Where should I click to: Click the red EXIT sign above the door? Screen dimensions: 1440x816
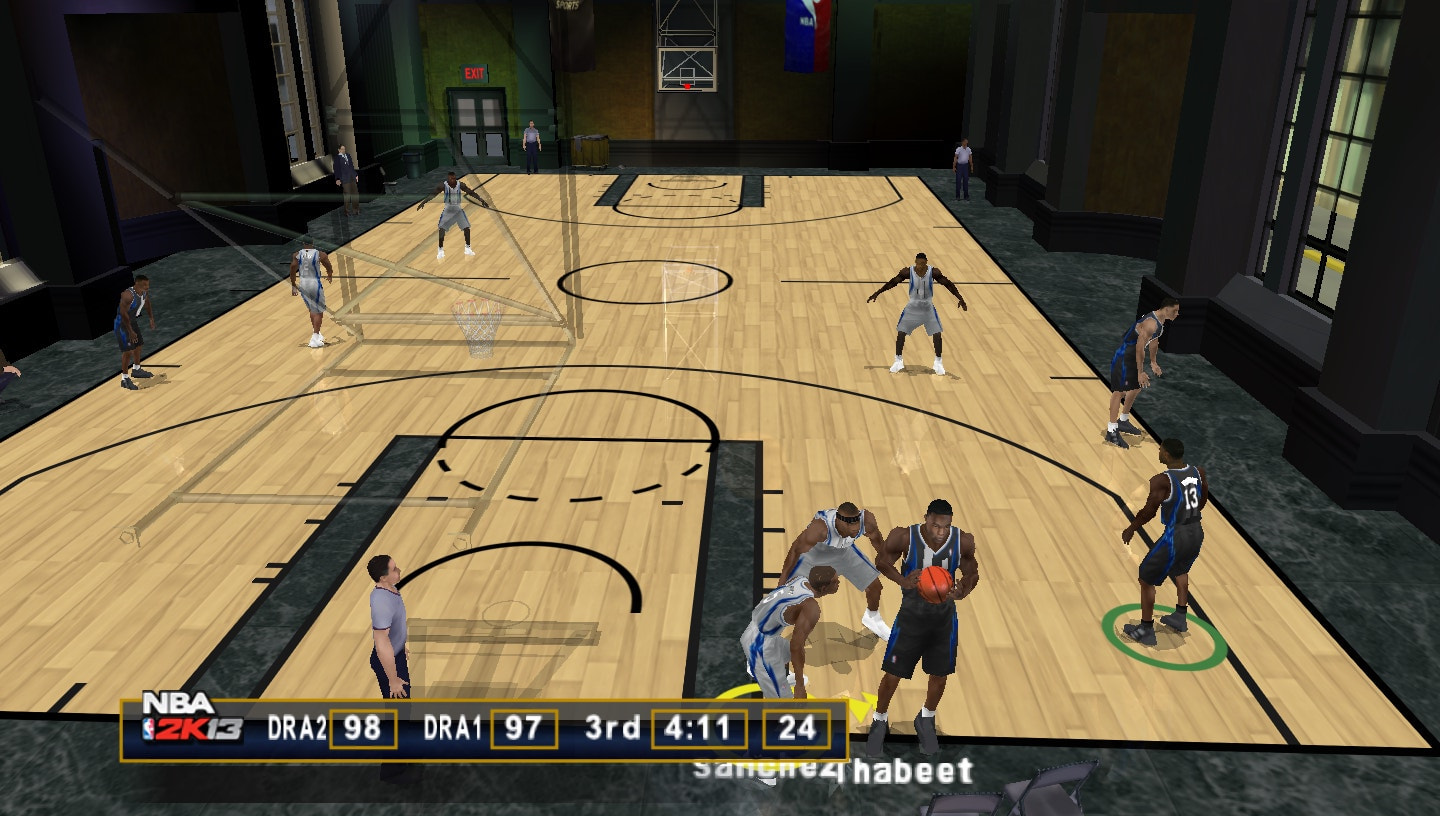coord(473,75)
